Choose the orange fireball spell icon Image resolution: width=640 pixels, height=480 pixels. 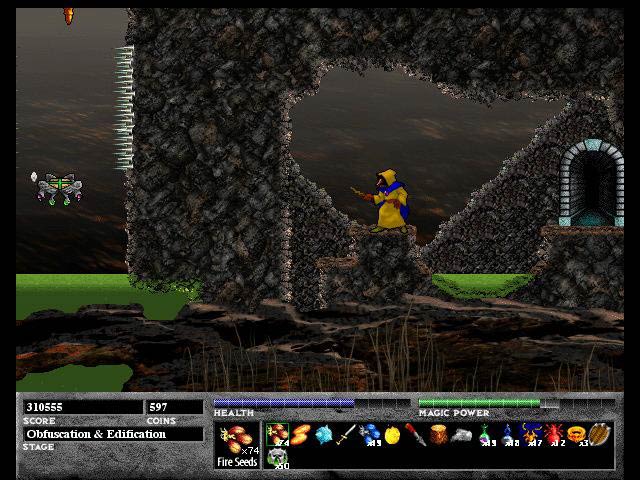[300, 434]
